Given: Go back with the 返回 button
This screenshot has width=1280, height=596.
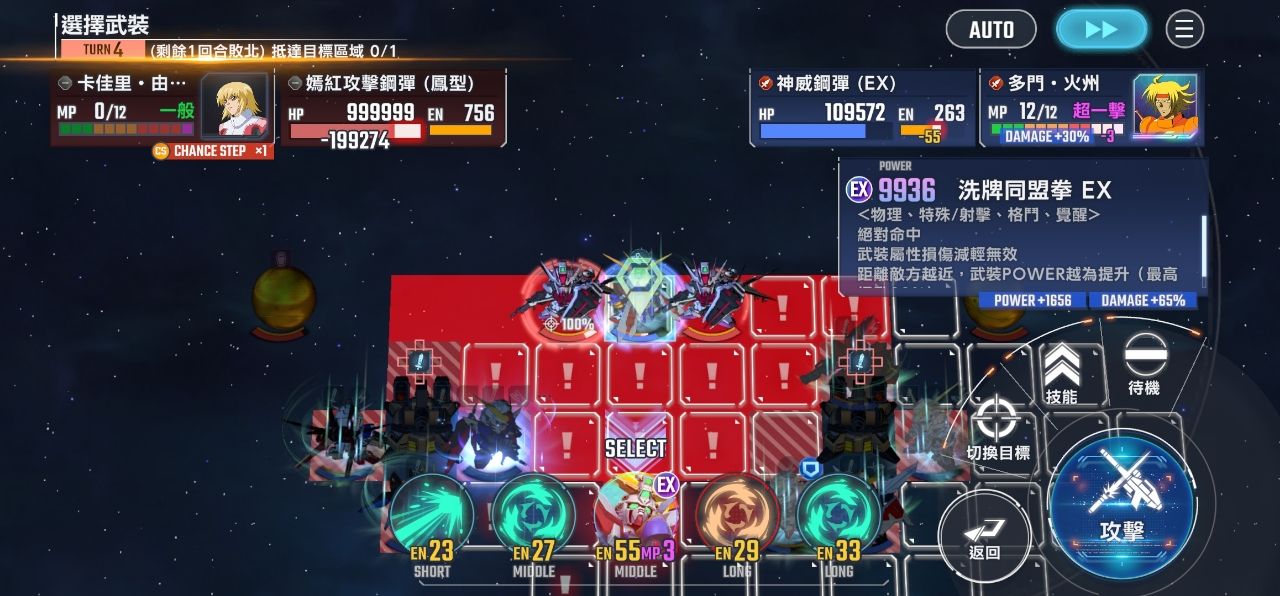Looking at the screenshot, I should 984,538.
